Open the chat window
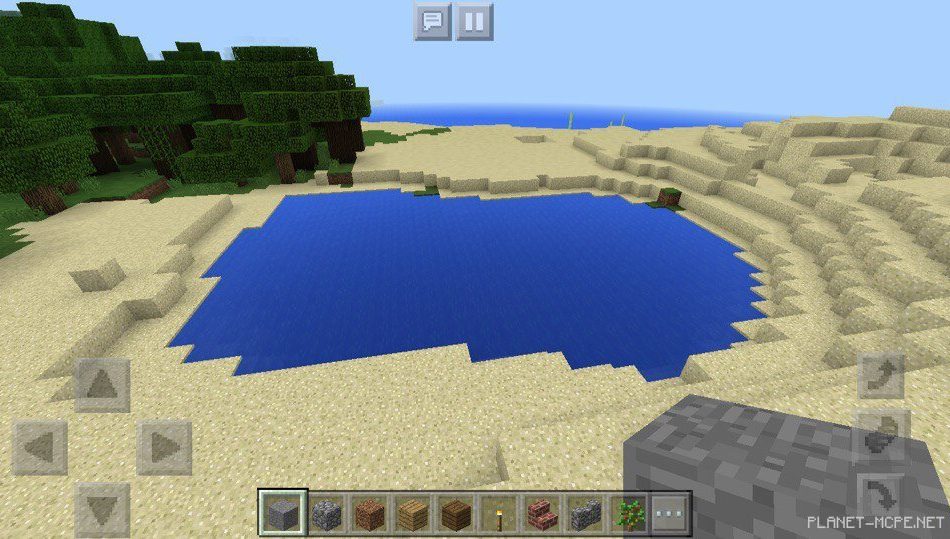Image resolution: width=950 pixels, height=539 pixels. [x=433, y=21]
